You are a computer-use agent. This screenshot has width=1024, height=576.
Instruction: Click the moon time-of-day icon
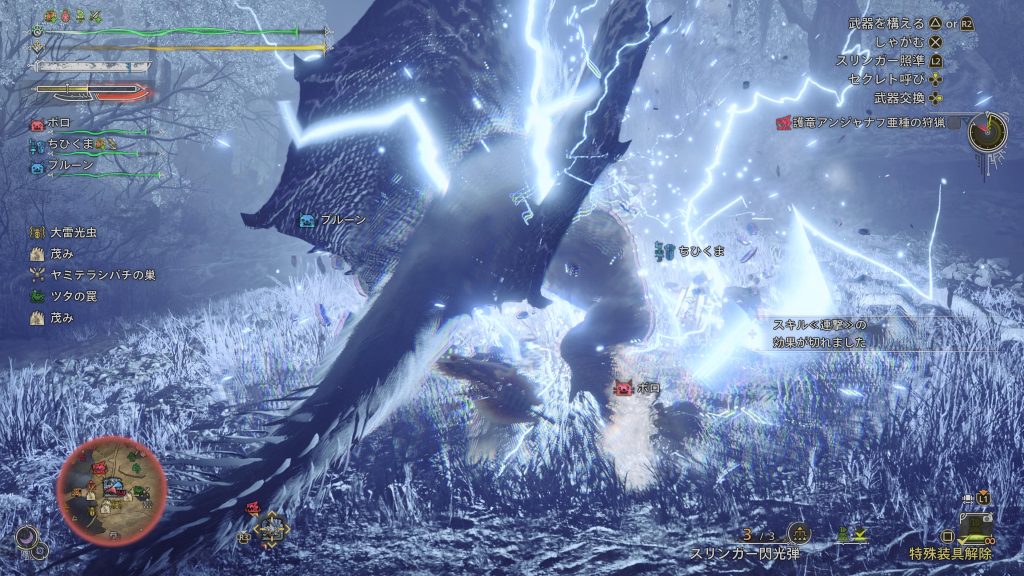[27, 536]
